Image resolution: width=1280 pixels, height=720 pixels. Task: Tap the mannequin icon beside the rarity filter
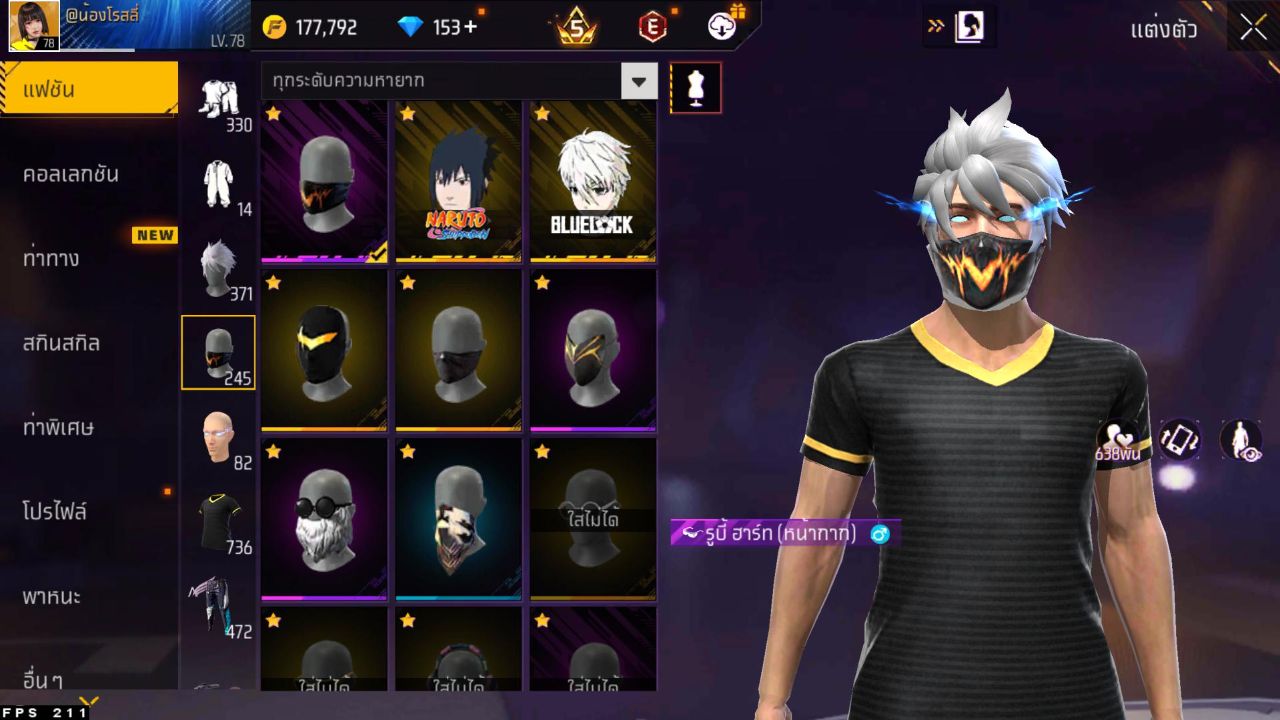click(696, 87)
